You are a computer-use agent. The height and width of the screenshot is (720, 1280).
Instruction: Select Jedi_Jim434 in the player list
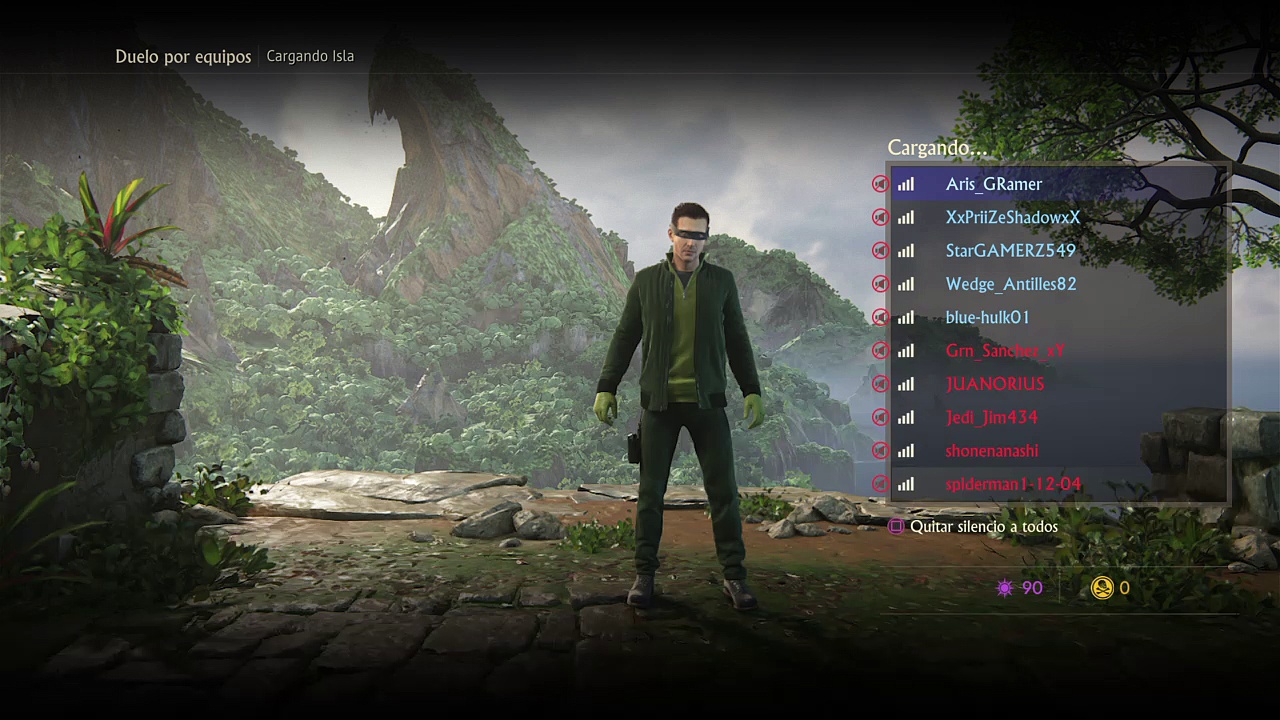tap(991, 417)
